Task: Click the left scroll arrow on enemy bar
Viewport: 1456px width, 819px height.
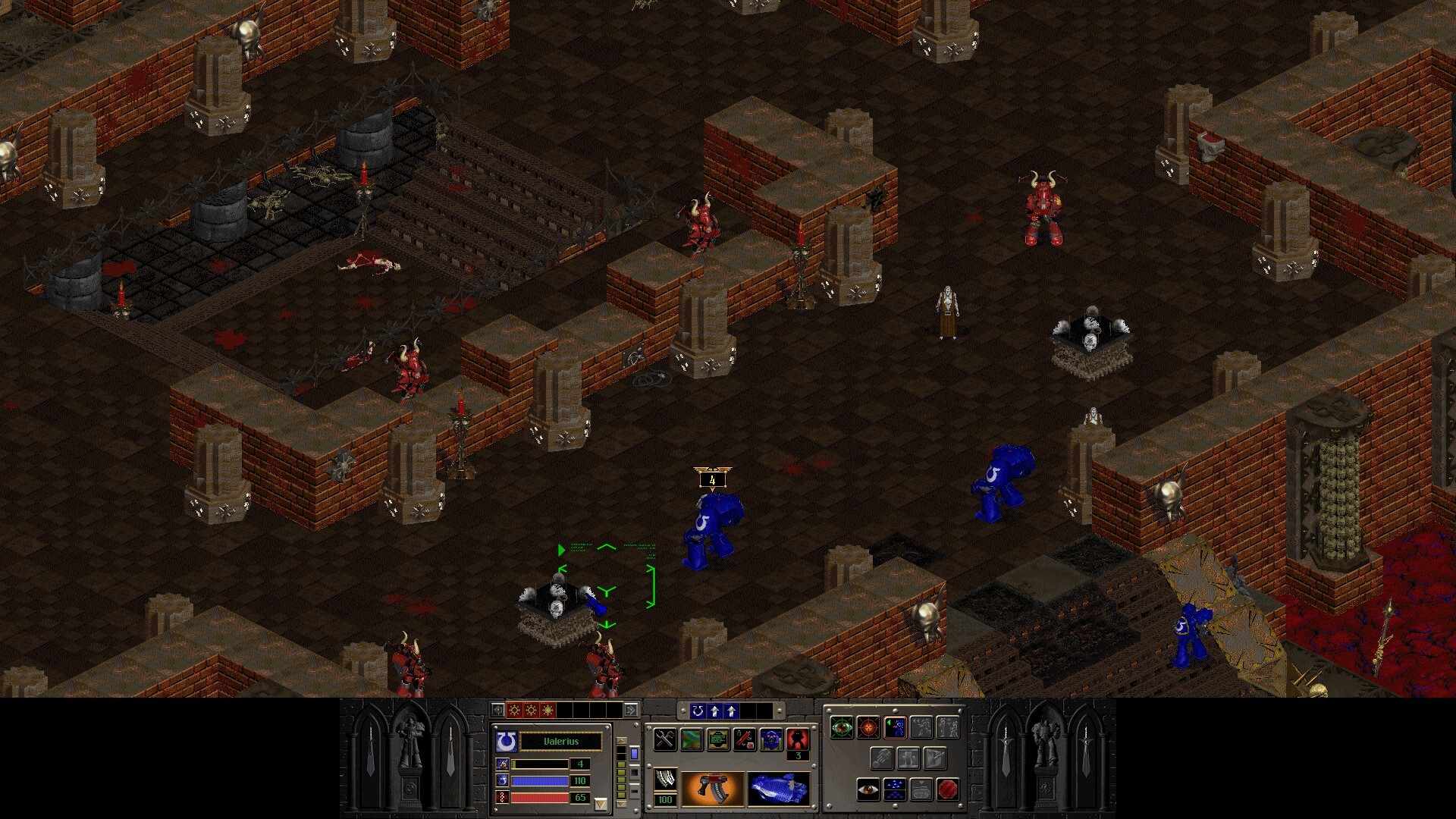Action: click(497, 711)
